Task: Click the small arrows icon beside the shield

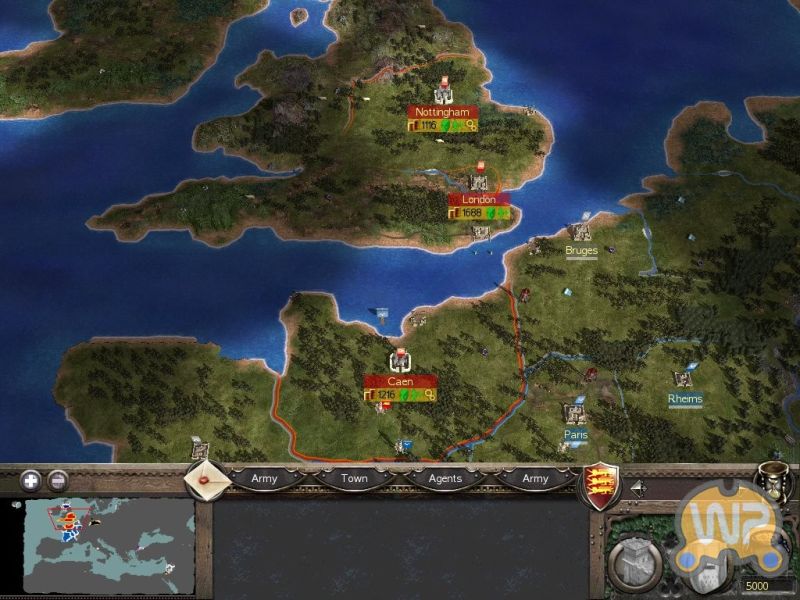Action: (637, 488)
